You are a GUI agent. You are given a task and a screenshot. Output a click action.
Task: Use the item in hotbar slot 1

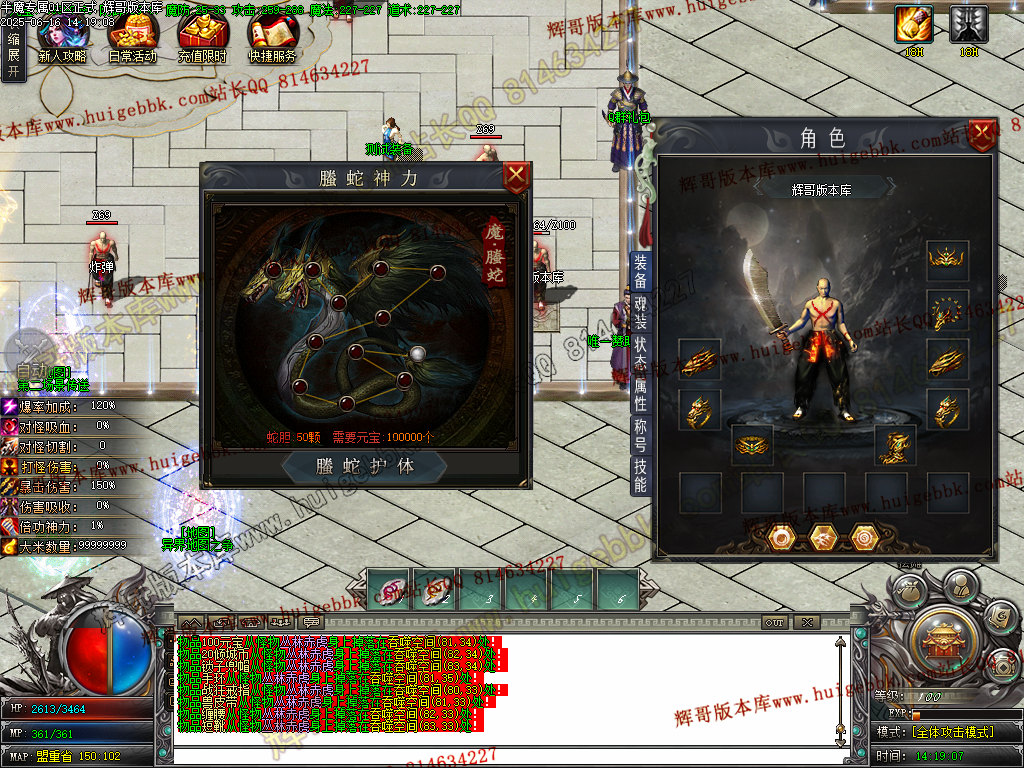coord(390,589)
